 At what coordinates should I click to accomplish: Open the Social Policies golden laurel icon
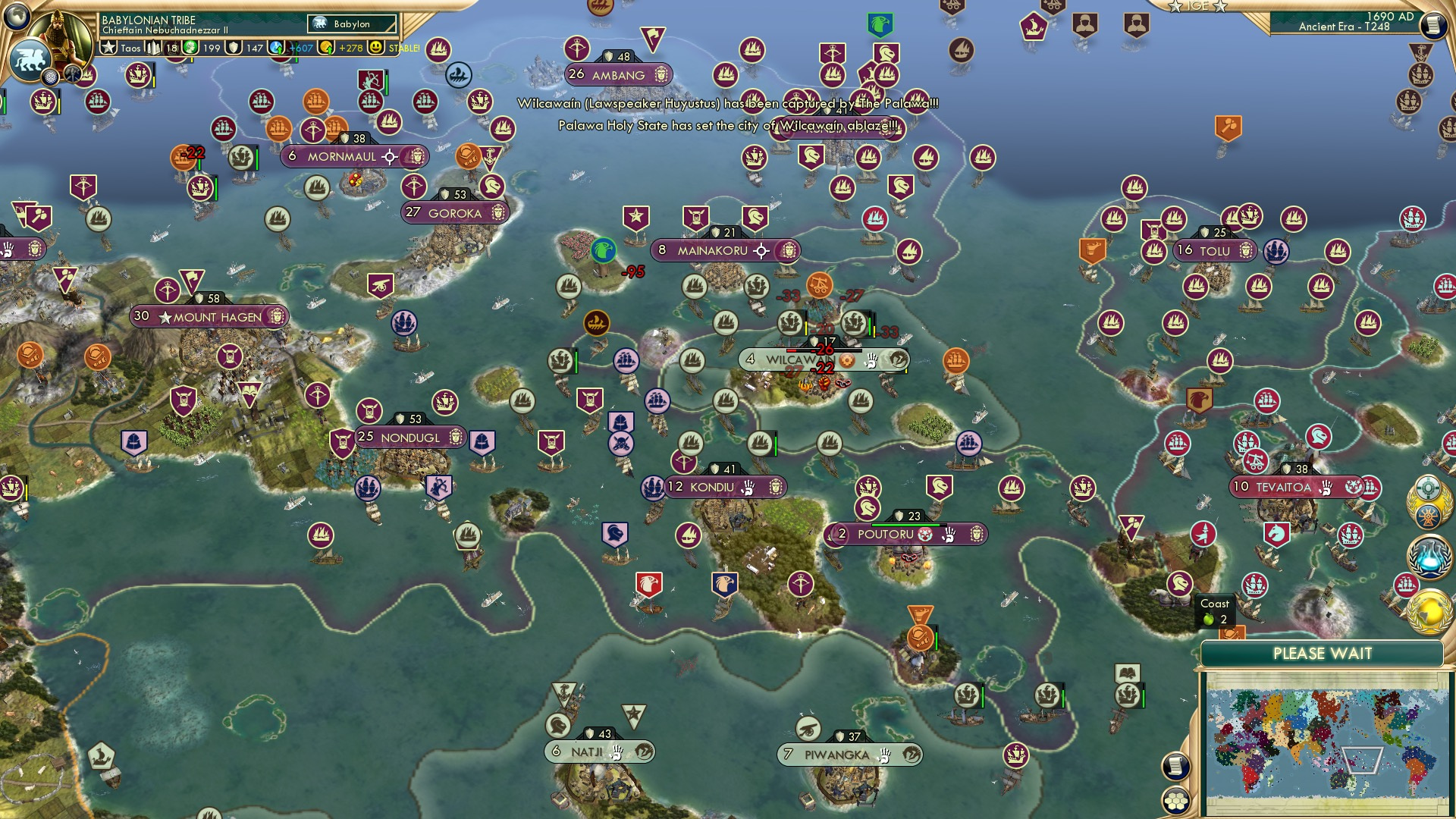(x=1429, y=500)
